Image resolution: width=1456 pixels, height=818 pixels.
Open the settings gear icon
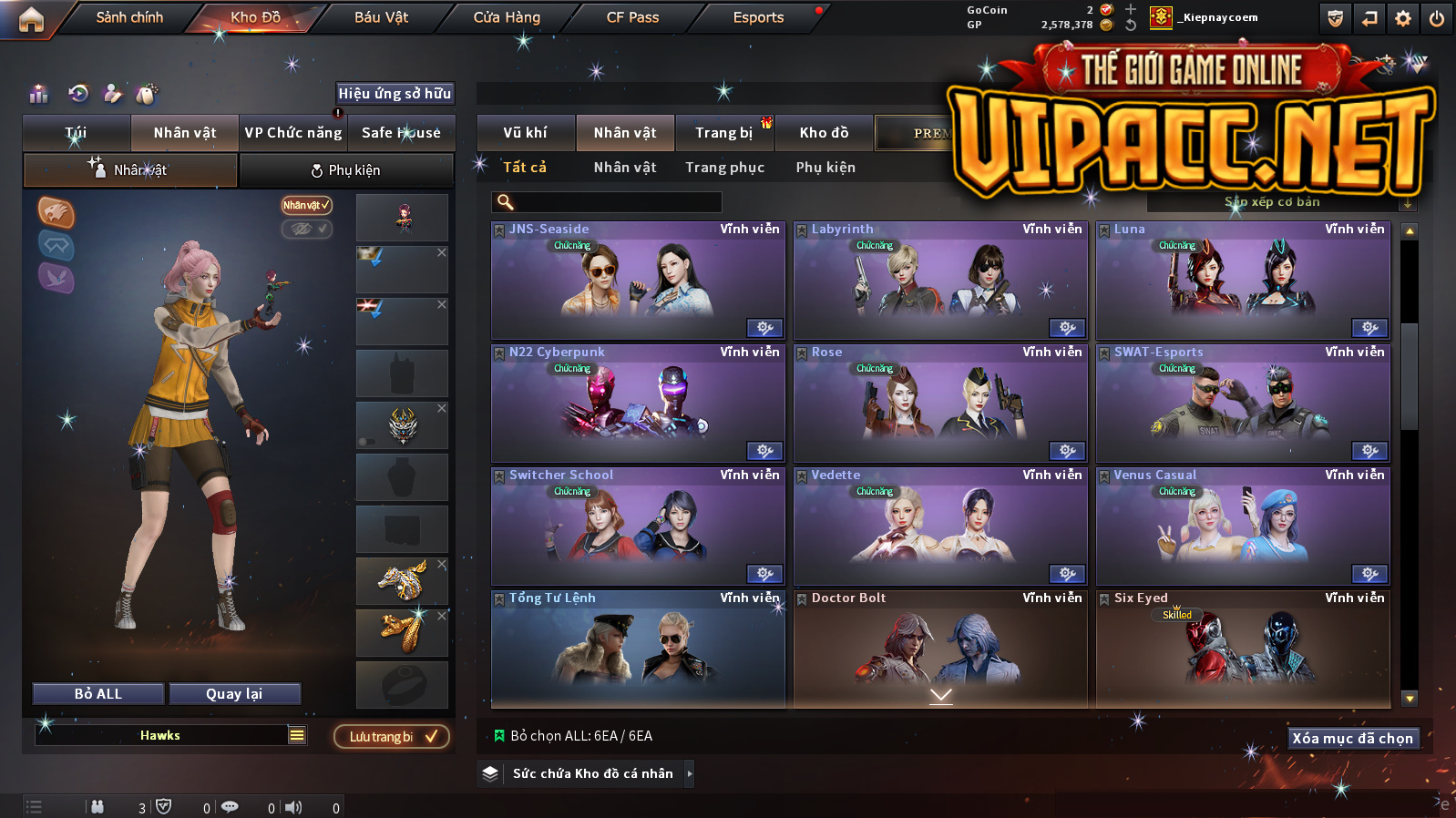point(1403,18)
